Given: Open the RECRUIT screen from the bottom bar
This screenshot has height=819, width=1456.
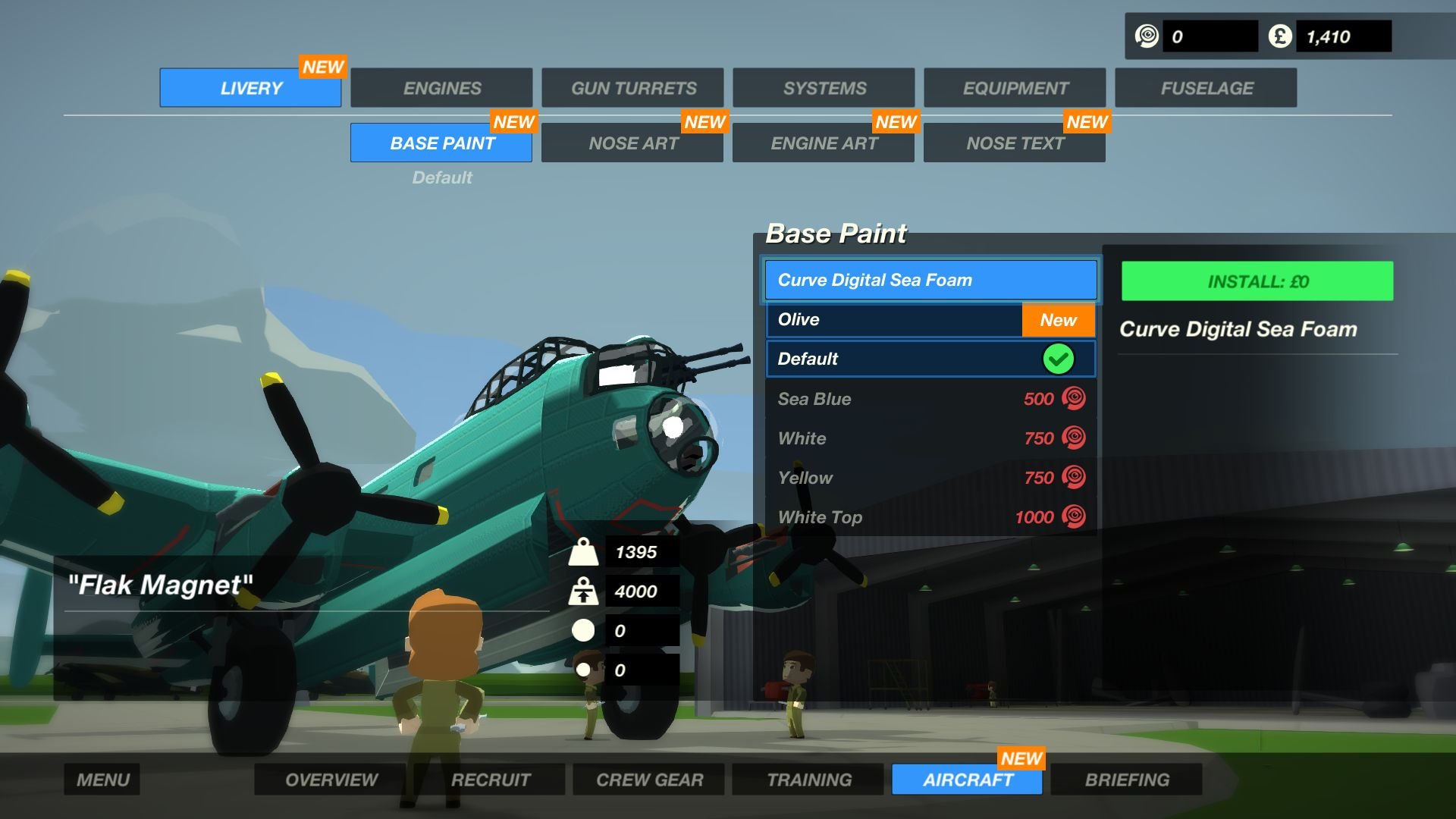Looking at the screenshot, I should [x=491, y=779].
